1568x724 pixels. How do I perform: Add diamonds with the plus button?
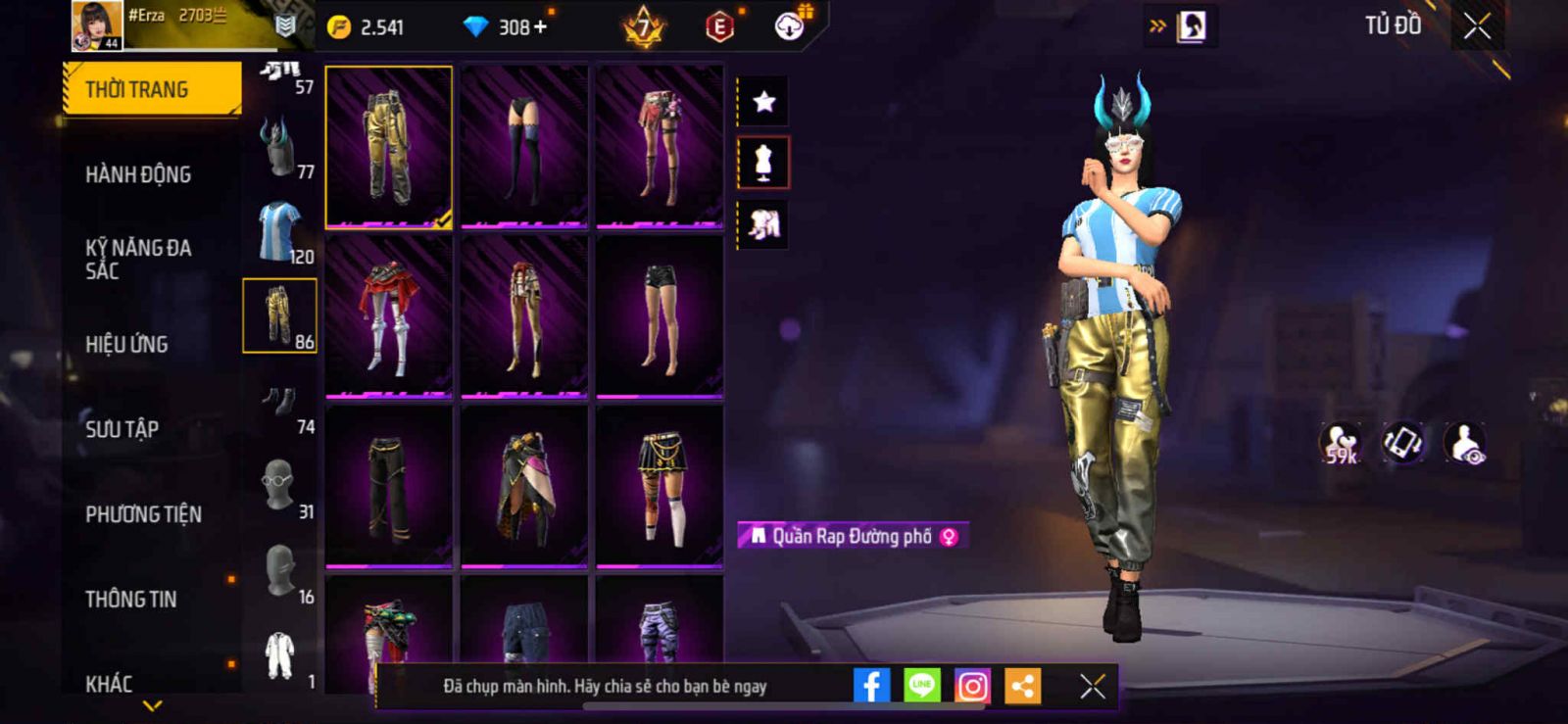pos(540,26)
